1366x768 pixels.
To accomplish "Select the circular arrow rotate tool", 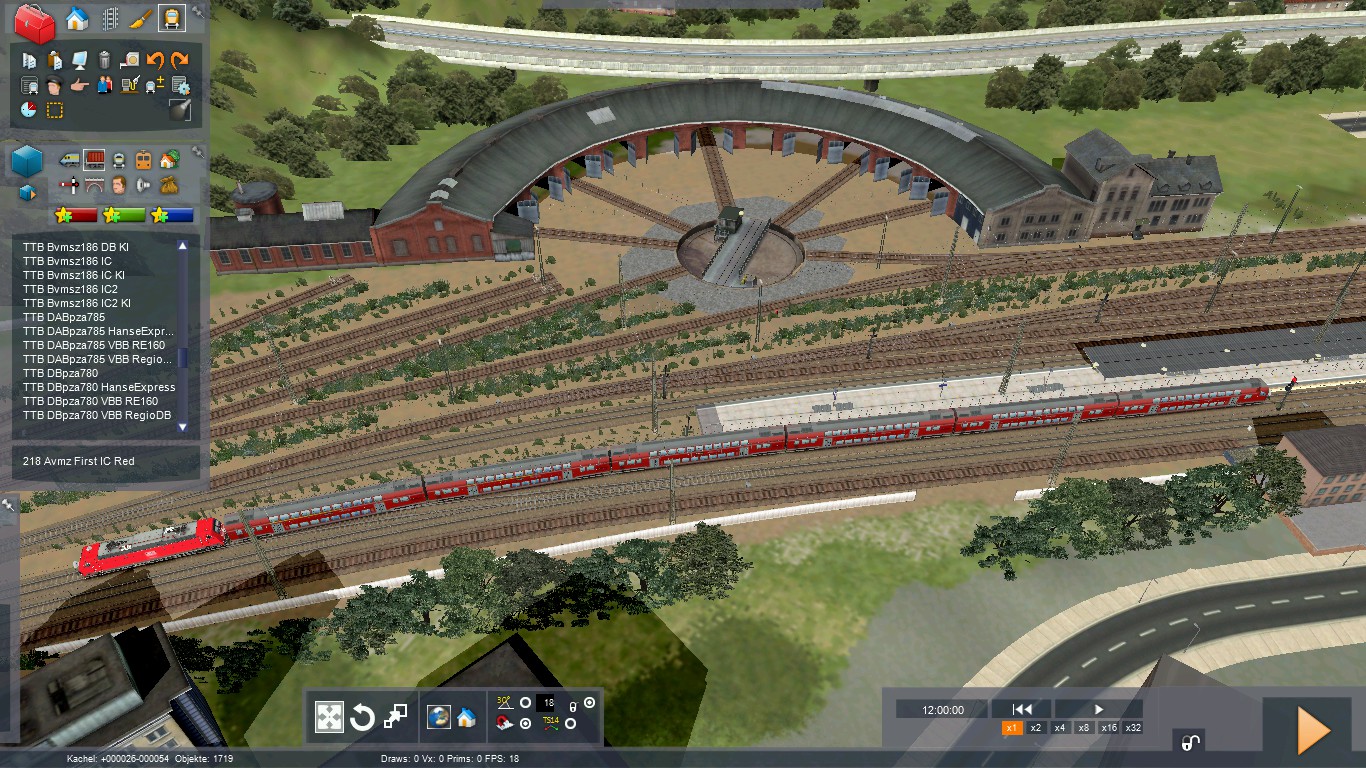I will [362, 716].
